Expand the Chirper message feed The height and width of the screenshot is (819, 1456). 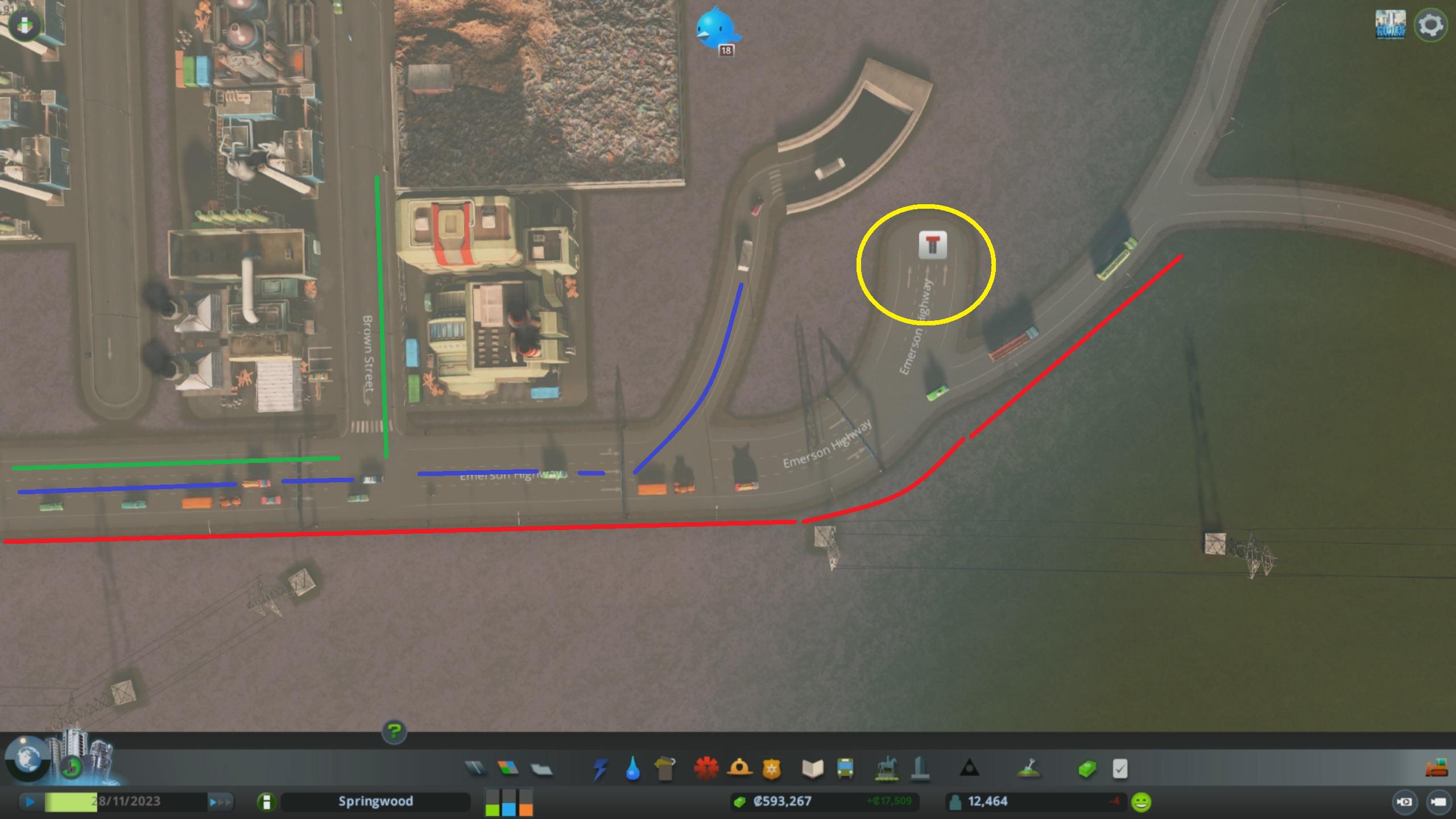point(718,26)
